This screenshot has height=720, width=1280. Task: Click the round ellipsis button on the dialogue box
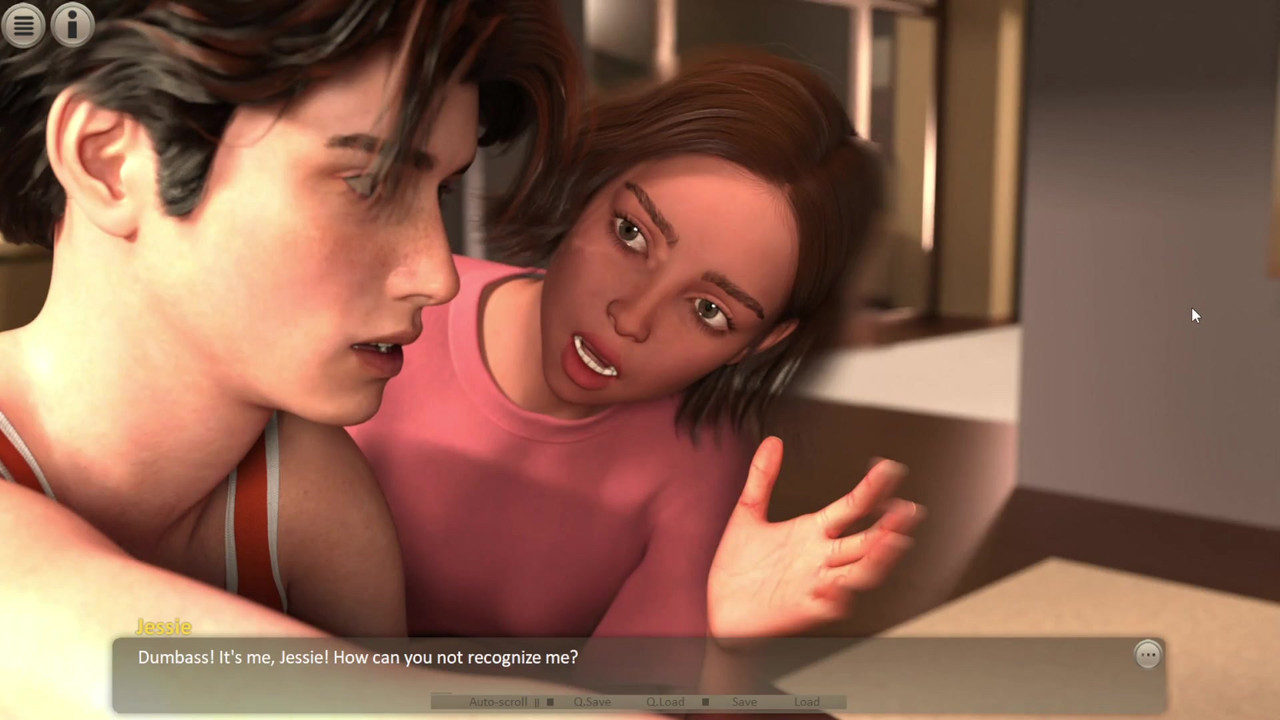pyautogui.click(x=1148, y=655)
